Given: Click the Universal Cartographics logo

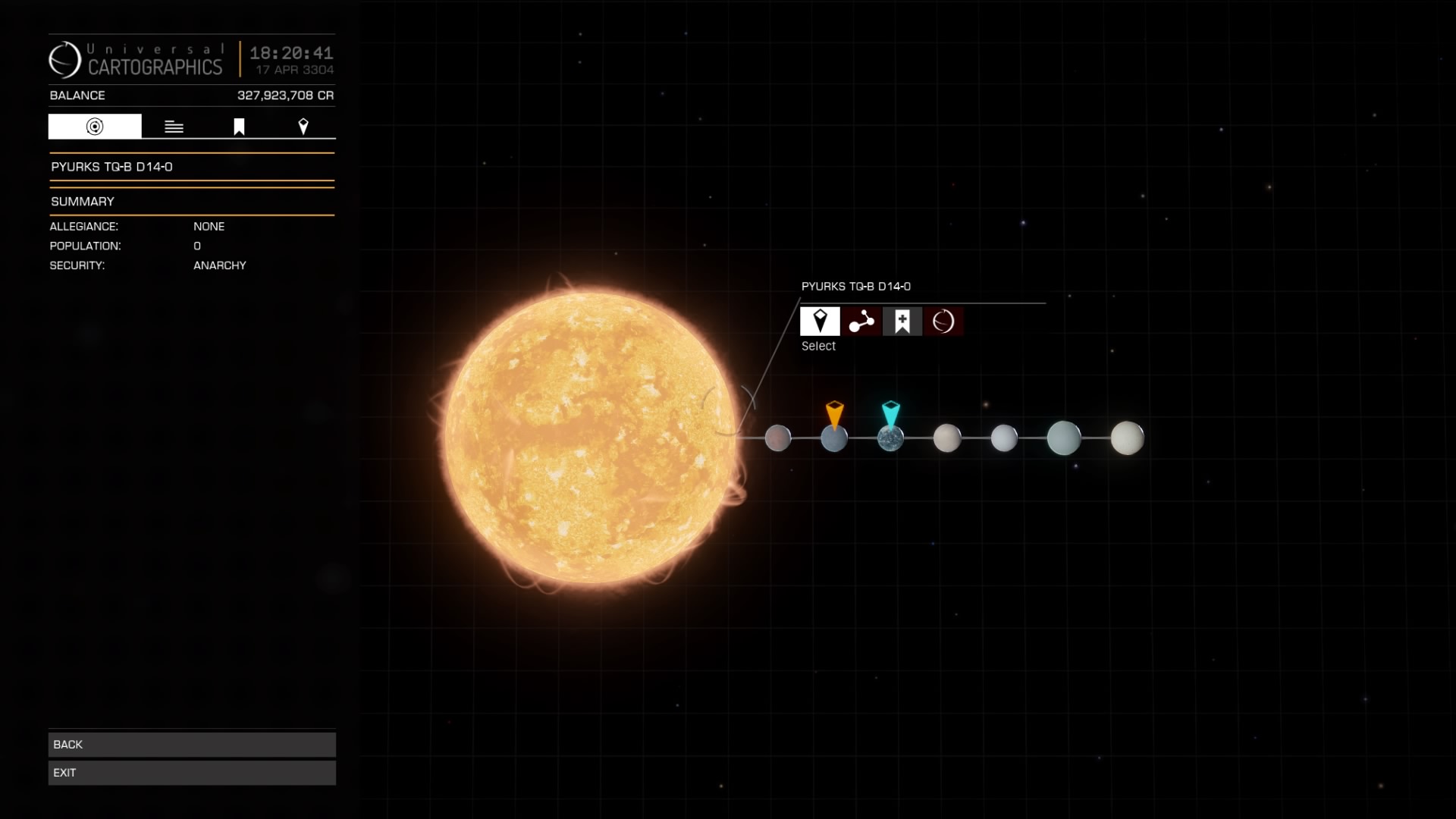Looking at the screenshot, I should (65, 59).
